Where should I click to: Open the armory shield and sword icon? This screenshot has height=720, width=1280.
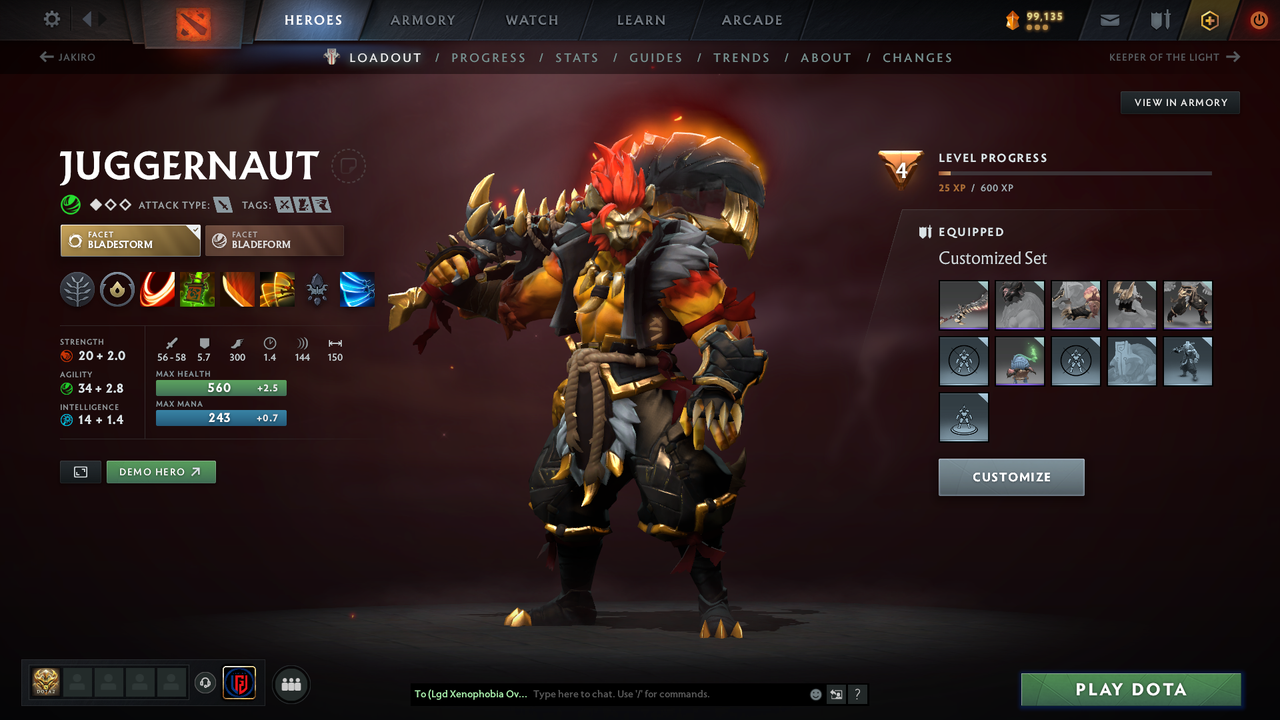(x=1160, y=19)
